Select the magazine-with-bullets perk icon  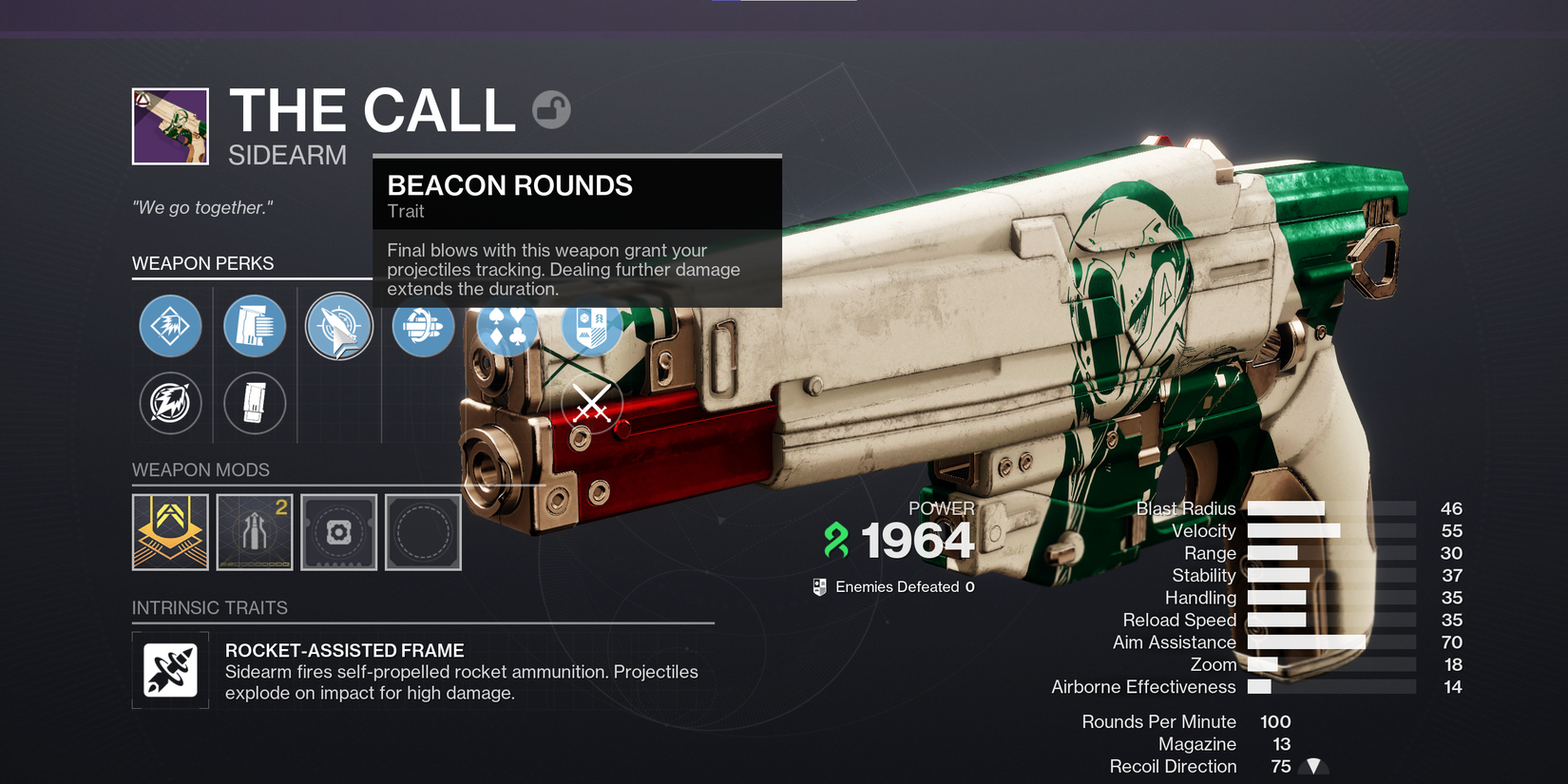point(255,326)
